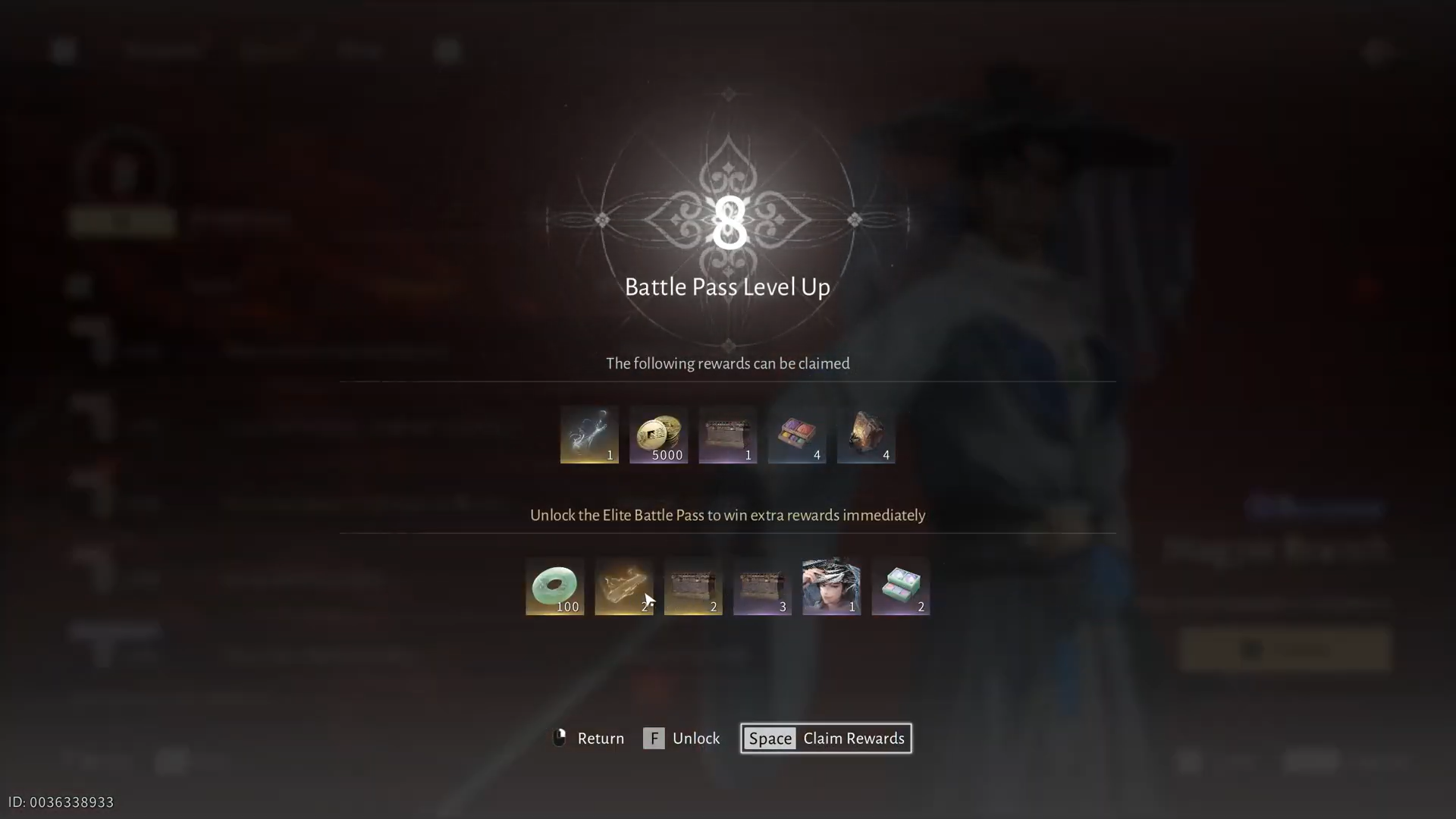Select the green box elite reward
This screenshot has height=819, width=1456.
pyautogui.click(x=900, y=586)
